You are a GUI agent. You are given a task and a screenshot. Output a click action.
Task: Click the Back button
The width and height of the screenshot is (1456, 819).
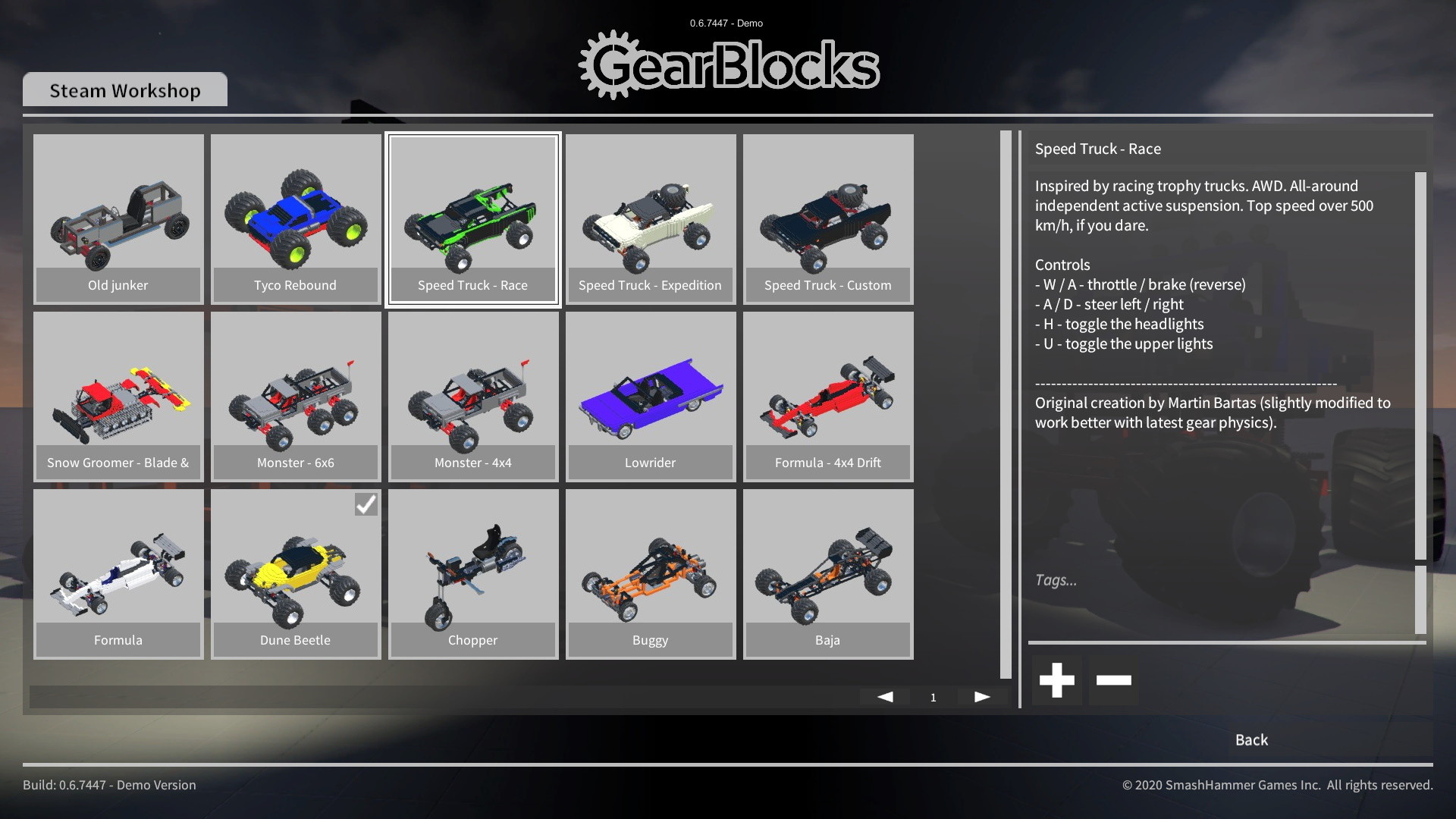click(1250, 739)
